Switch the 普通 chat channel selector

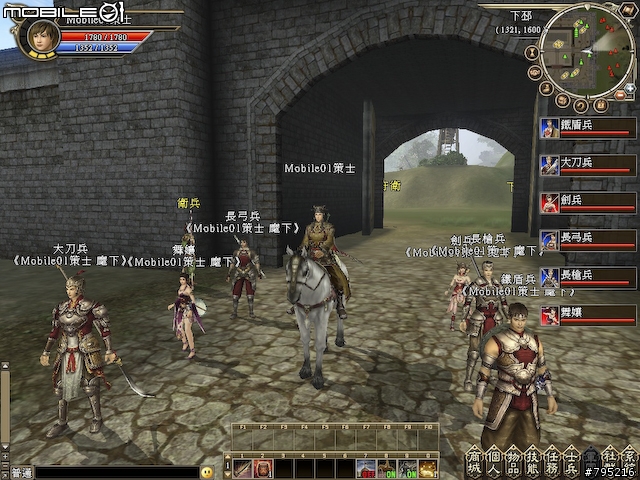(20, 472)
